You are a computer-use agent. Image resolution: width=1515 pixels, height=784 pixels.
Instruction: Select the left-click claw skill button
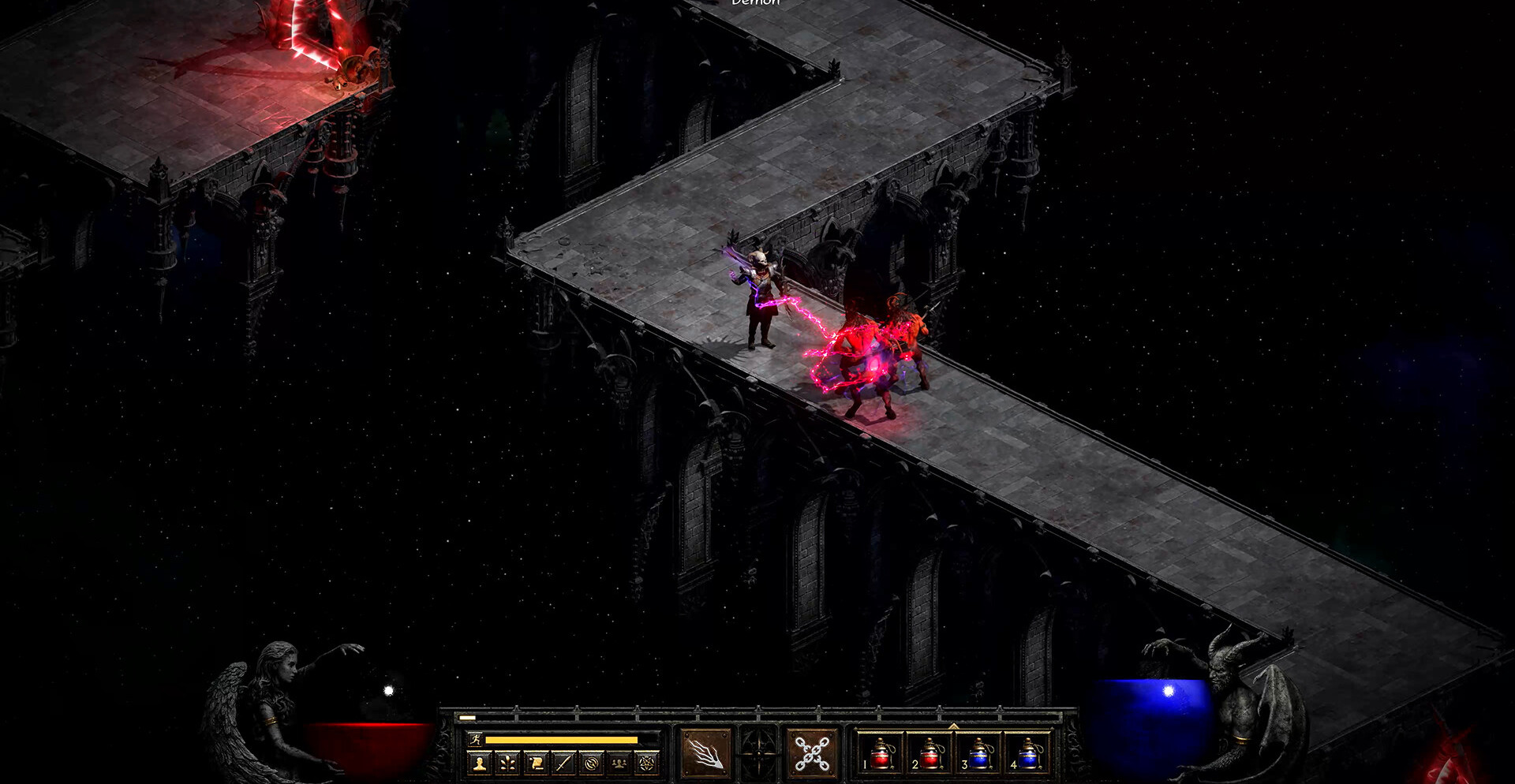[x=705, y=753]
